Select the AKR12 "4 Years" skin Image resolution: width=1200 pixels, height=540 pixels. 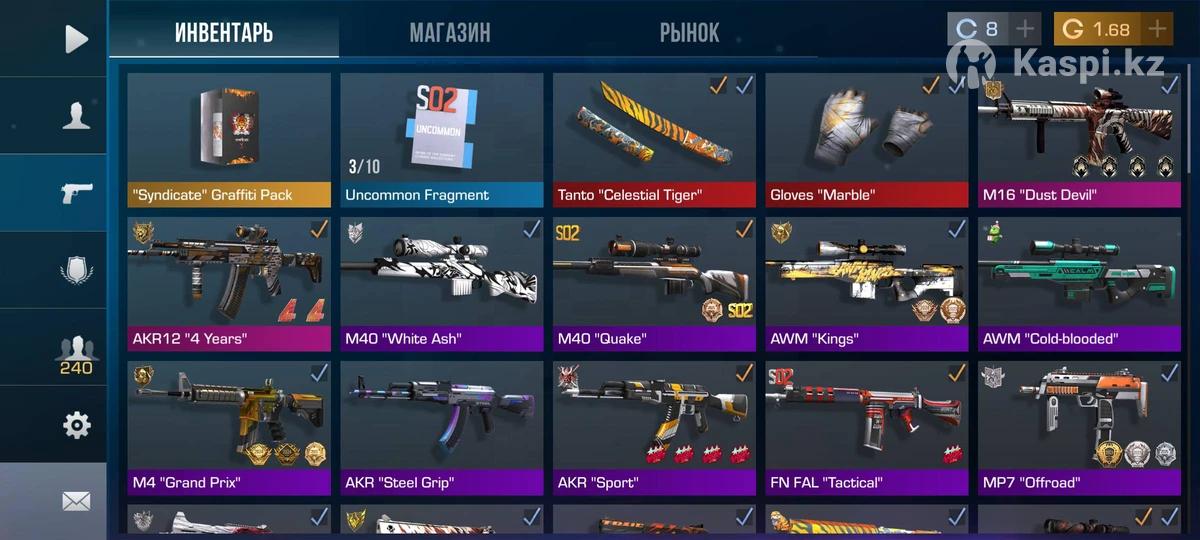[x=229, y=283]
